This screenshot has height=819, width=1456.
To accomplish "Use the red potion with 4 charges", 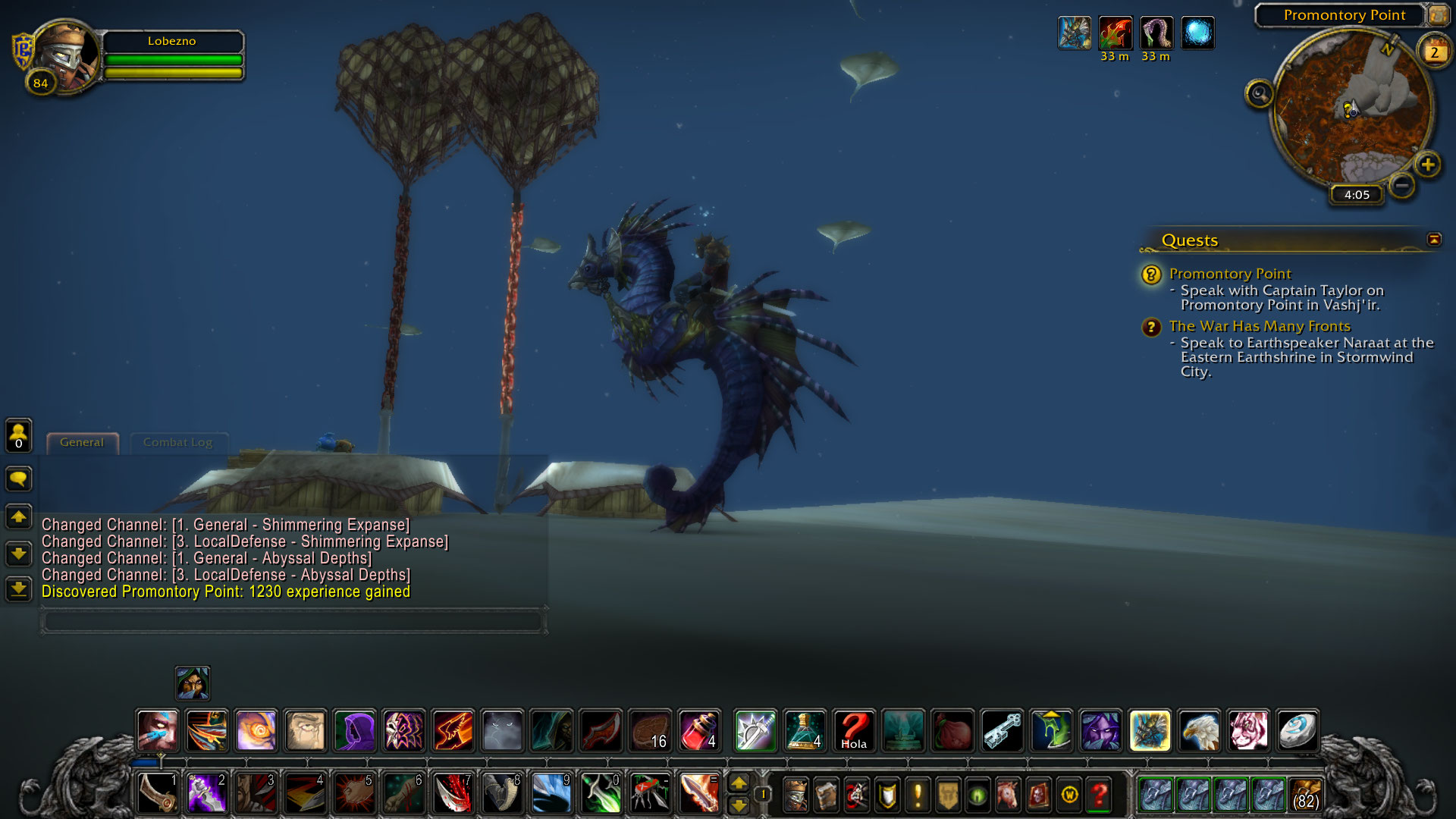I will [x=699, y=731].
